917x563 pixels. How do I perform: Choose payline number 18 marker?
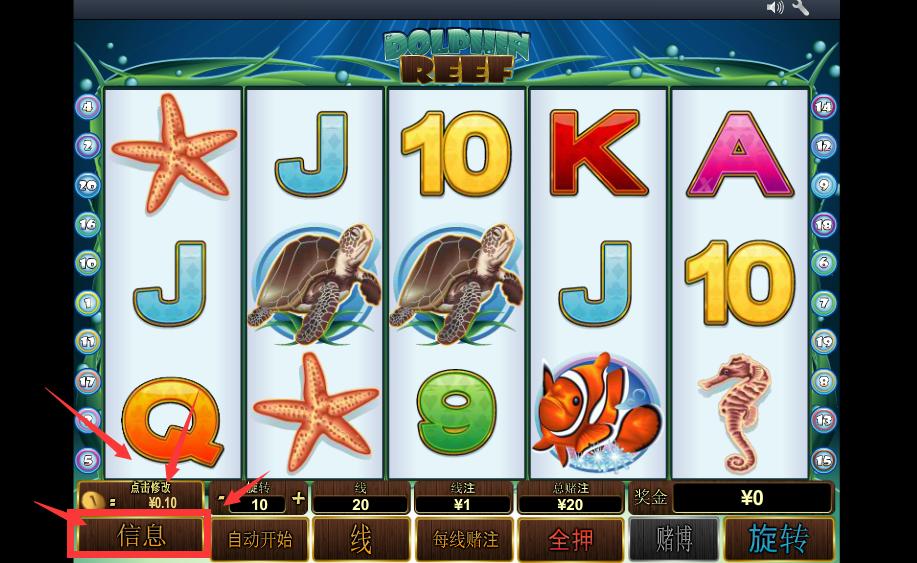(x=824, y=224)
